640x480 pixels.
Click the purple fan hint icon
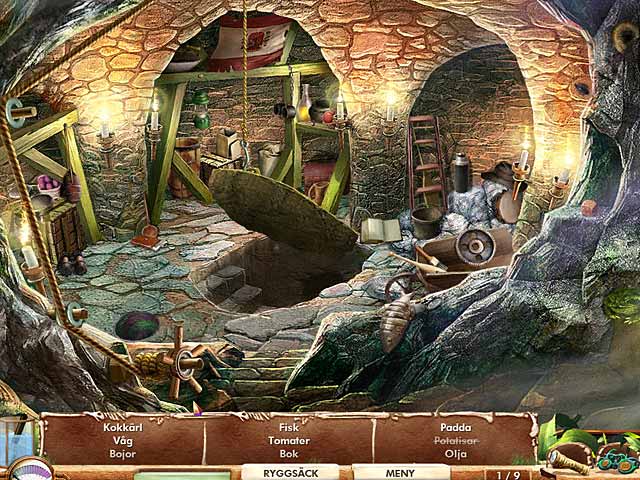(x=30, y=469)
